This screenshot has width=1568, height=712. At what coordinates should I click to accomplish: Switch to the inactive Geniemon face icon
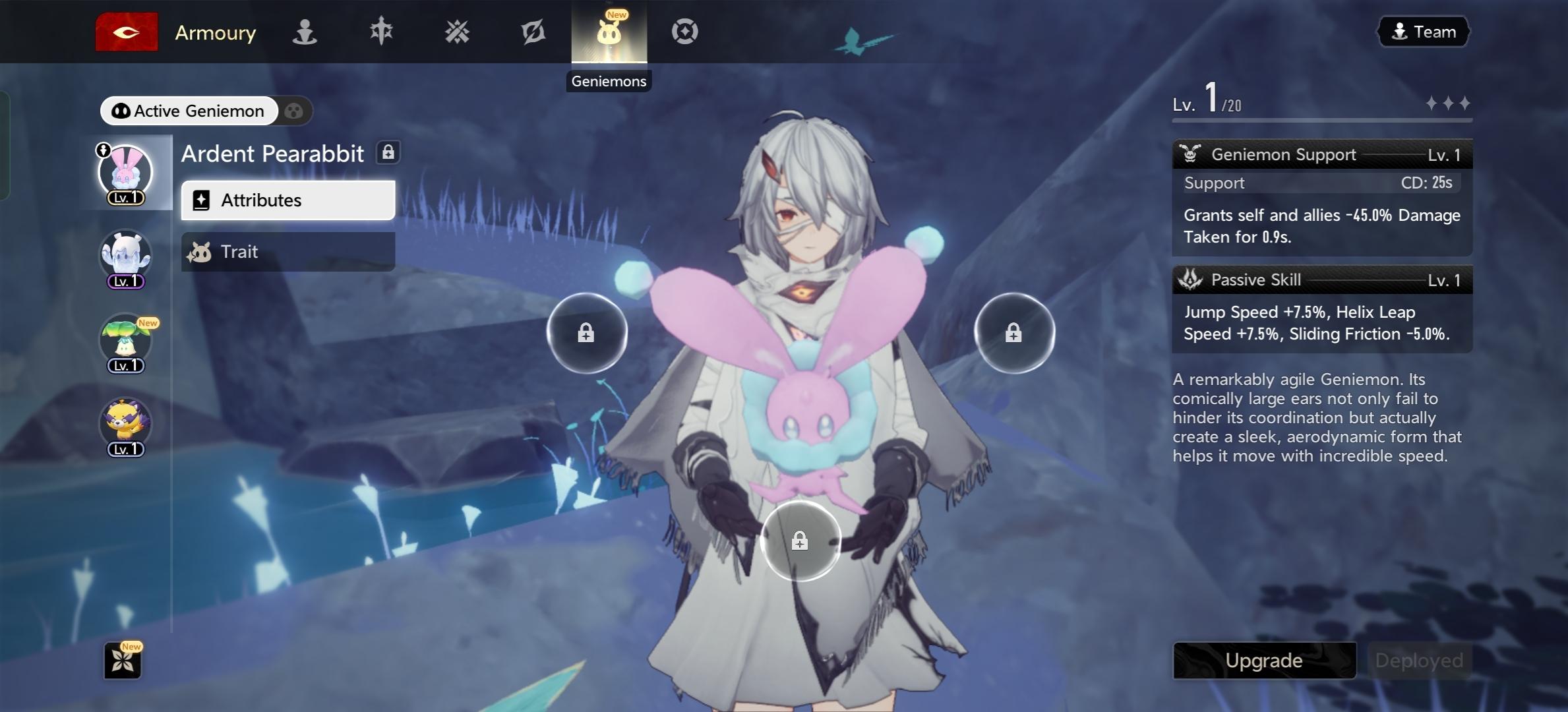(x=294, y=111)
